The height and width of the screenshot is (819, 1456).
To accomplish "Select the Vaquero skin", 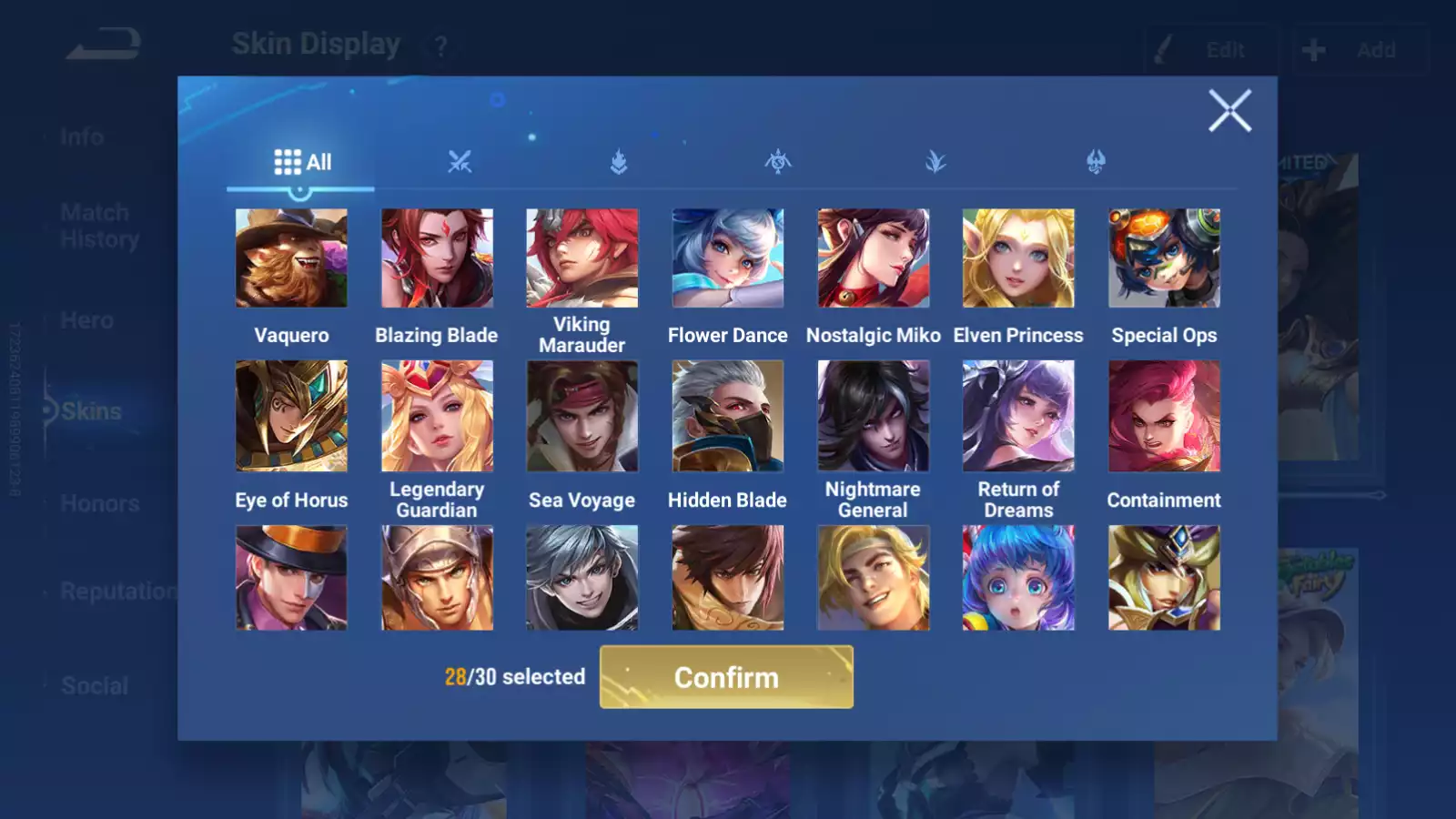I will coord(291,258).
